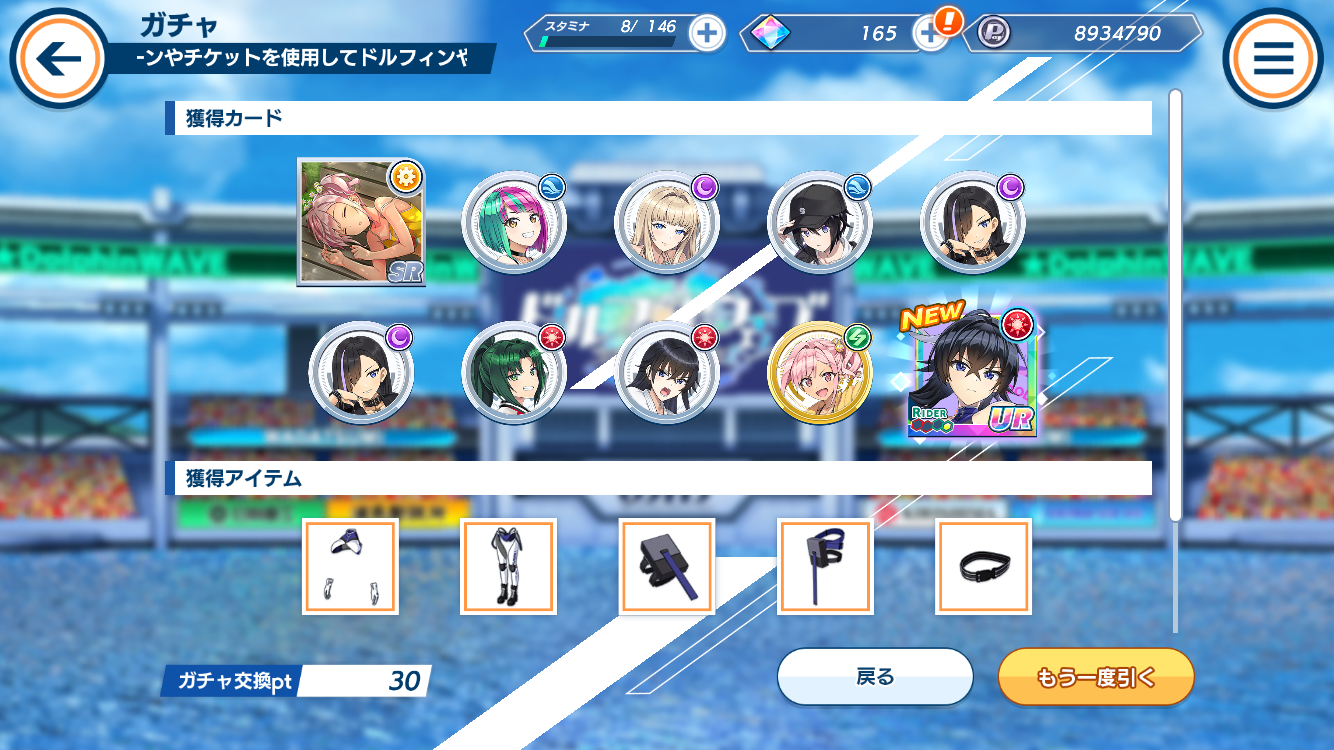
Task: Select the SR sleeping pink-haired girl card
Action: (361, 224)
